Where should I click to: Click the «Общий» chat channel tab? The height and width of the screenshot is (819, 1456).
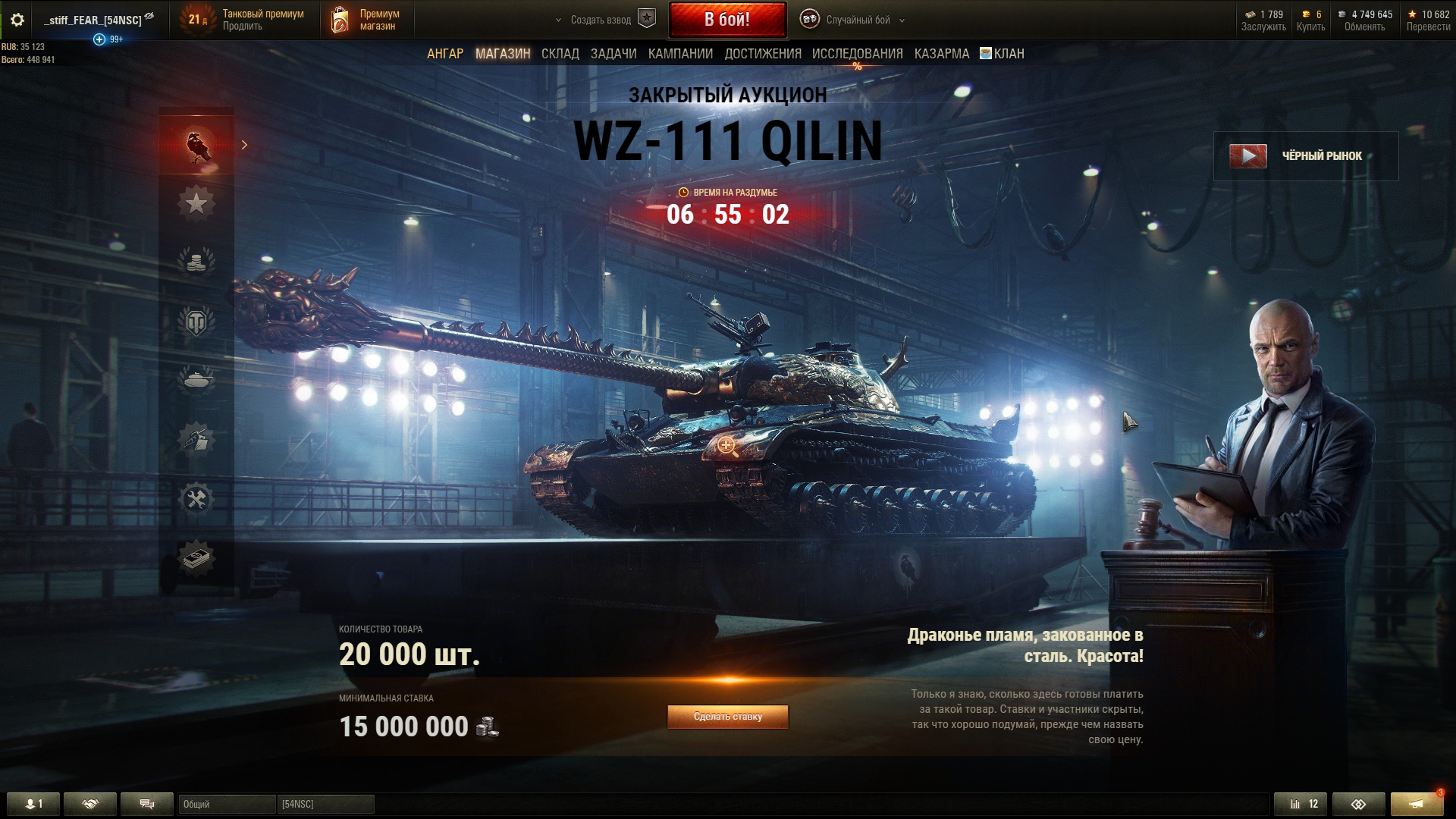point(226,804)
